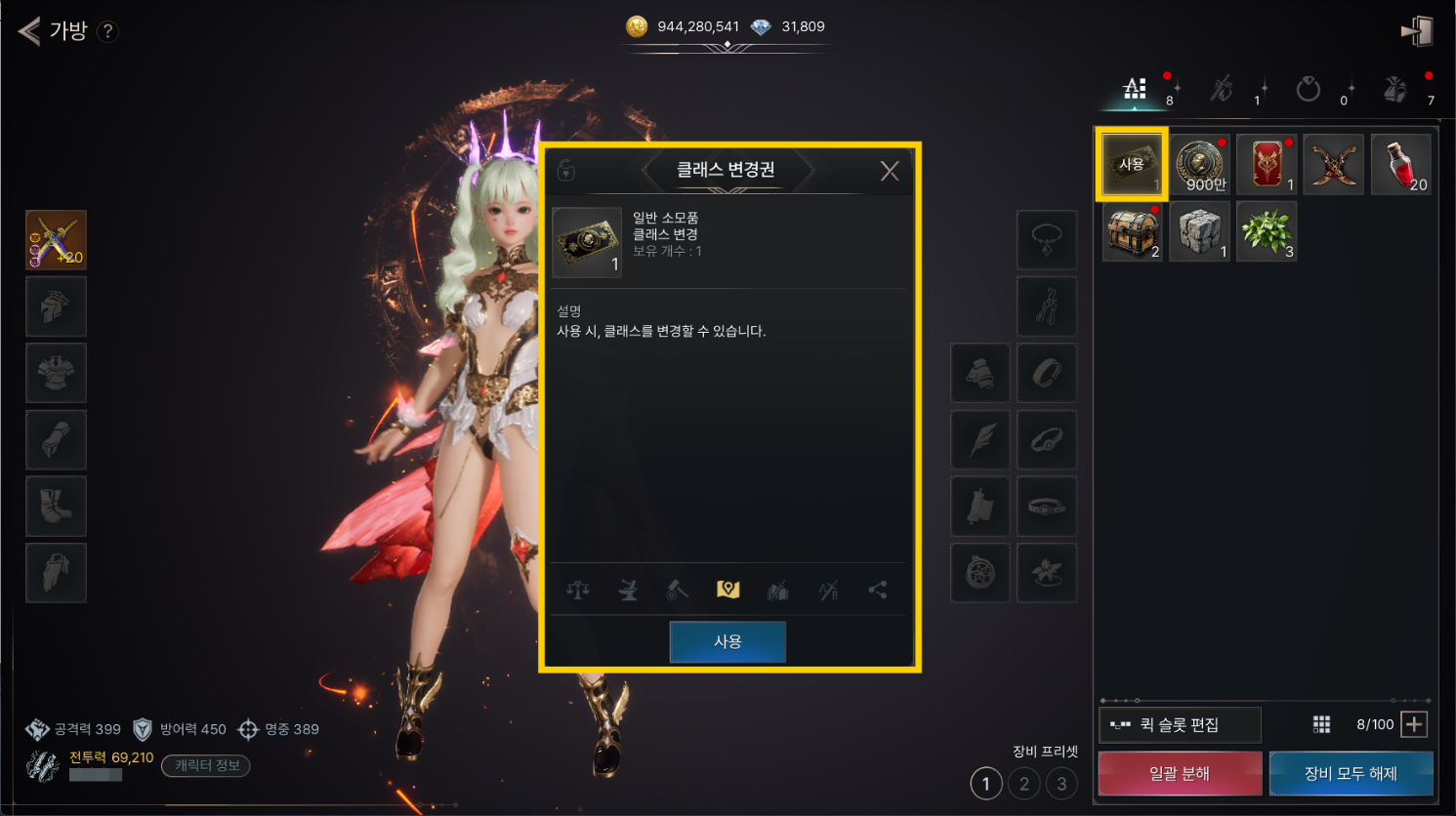Viewport: 1456px width, 816px height.
Task: Select the red card item
Action: (x=1267, y=165)
